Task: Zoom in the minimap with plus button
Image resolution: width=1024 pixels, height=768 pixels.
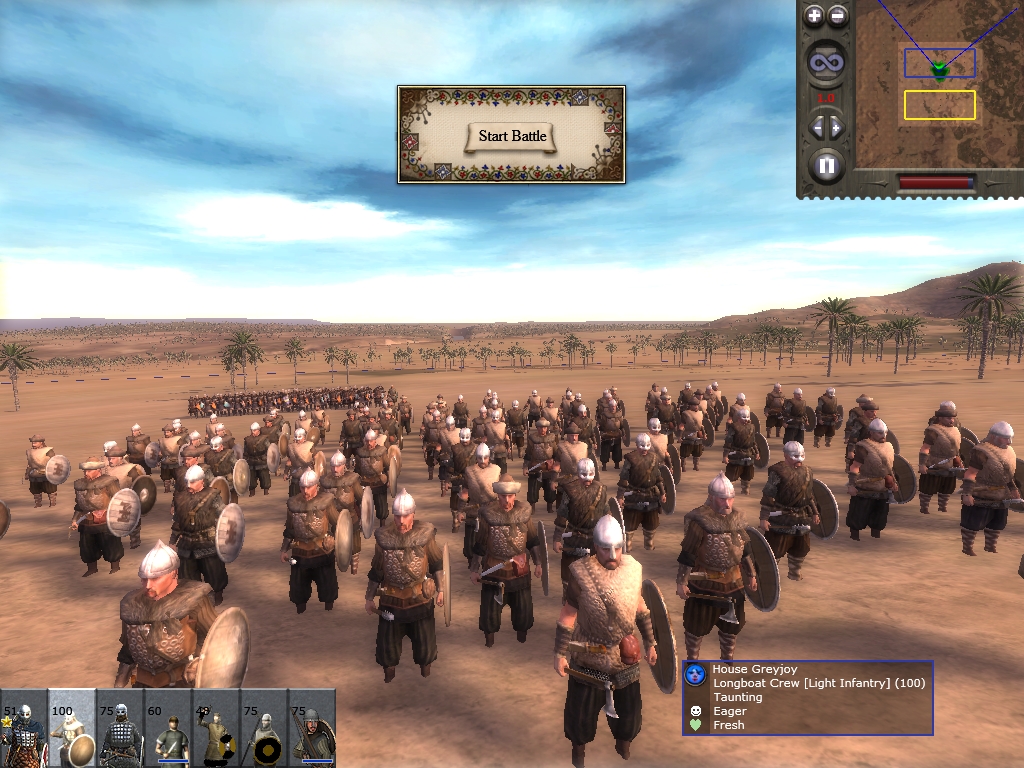Action: coord(814,16)
